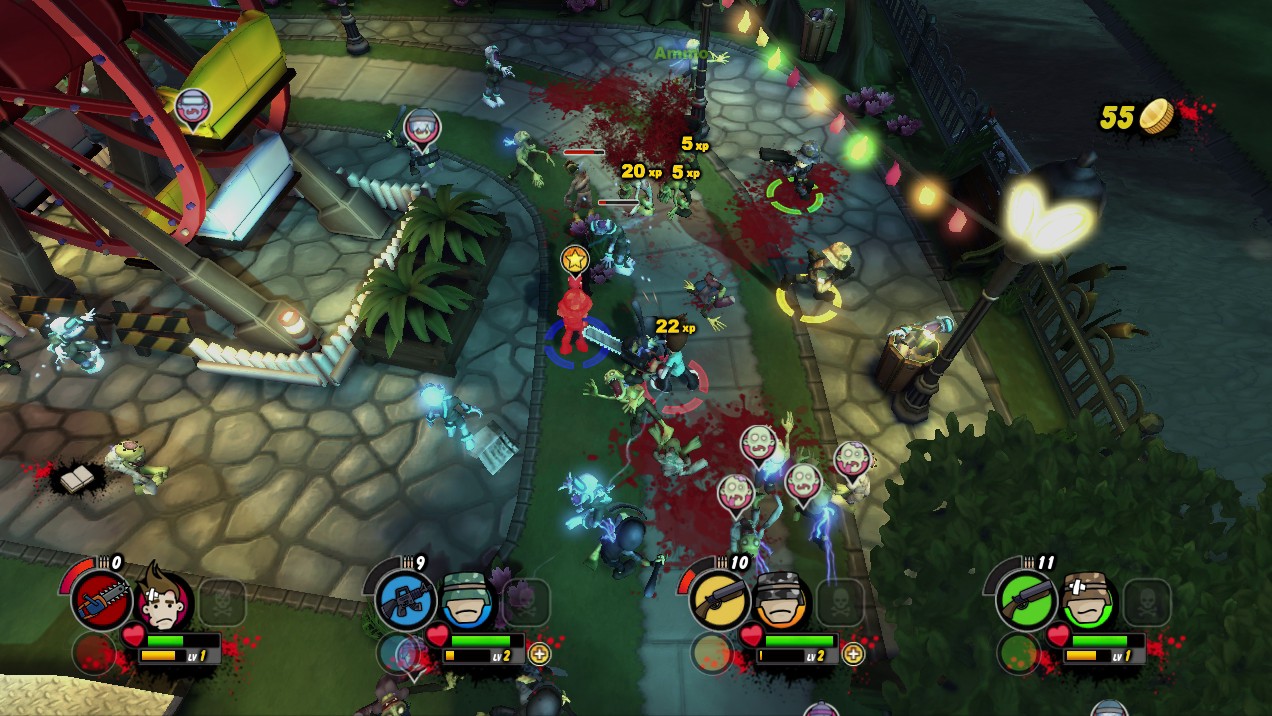Select the red chainsaw weapon icon
The image size is (1272, 716).
tap(102, 602)
